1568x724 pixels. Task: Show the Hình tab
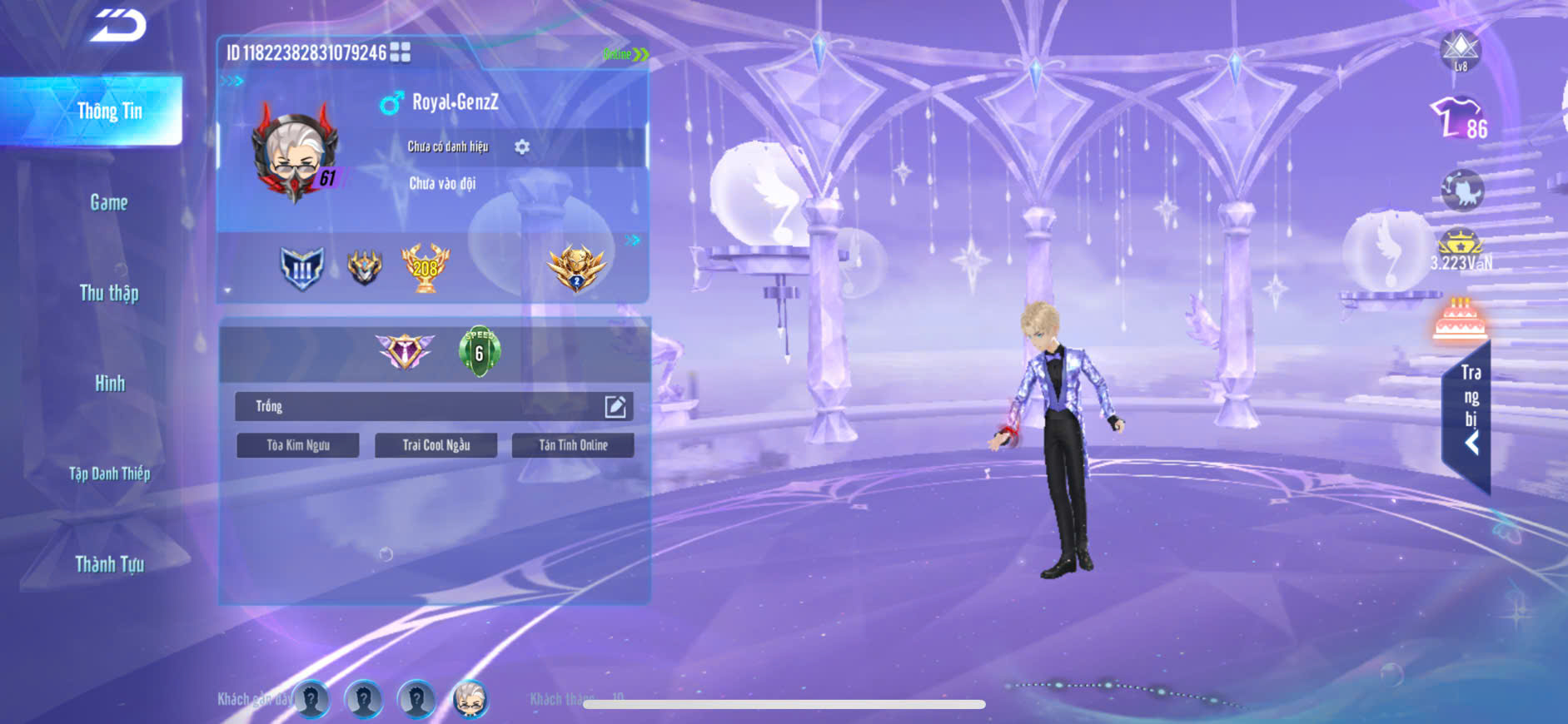point(109,384)
